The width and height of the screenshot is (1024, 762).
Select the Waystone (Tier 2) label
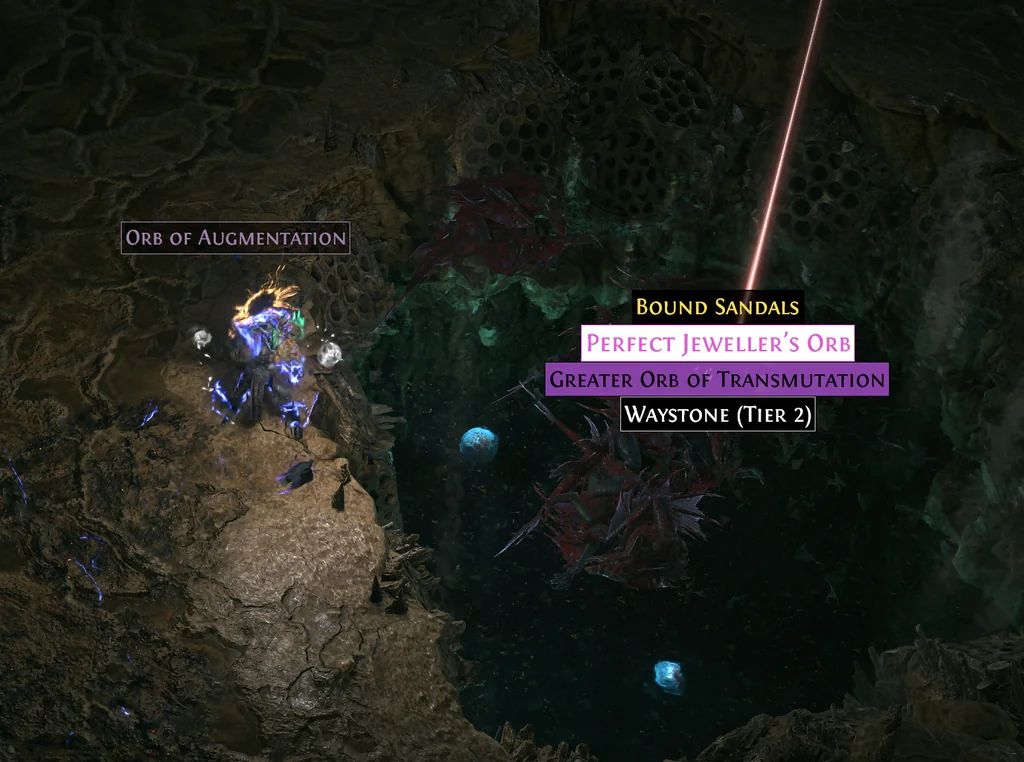717,415
